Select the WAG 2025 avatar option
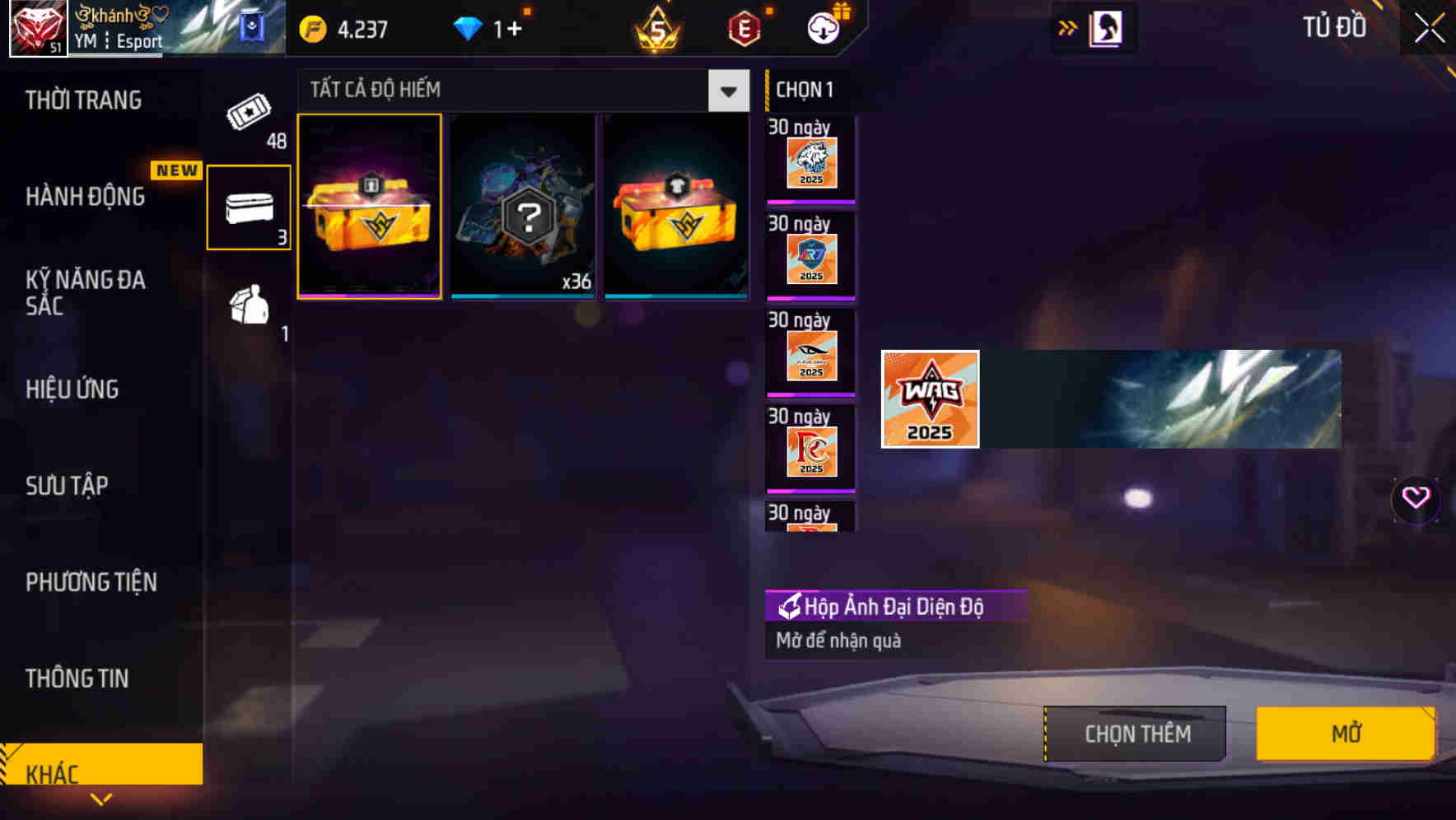Screen dimensions: 1456x820 pos(929,400)
